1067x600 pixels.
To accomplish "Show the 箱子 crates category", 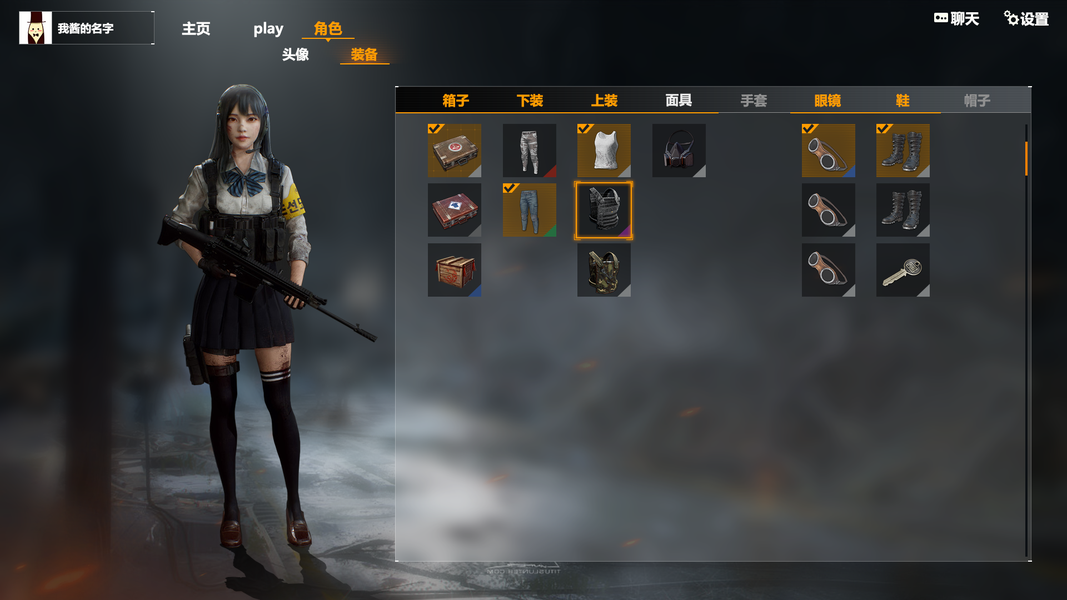I will click(456, 101).
